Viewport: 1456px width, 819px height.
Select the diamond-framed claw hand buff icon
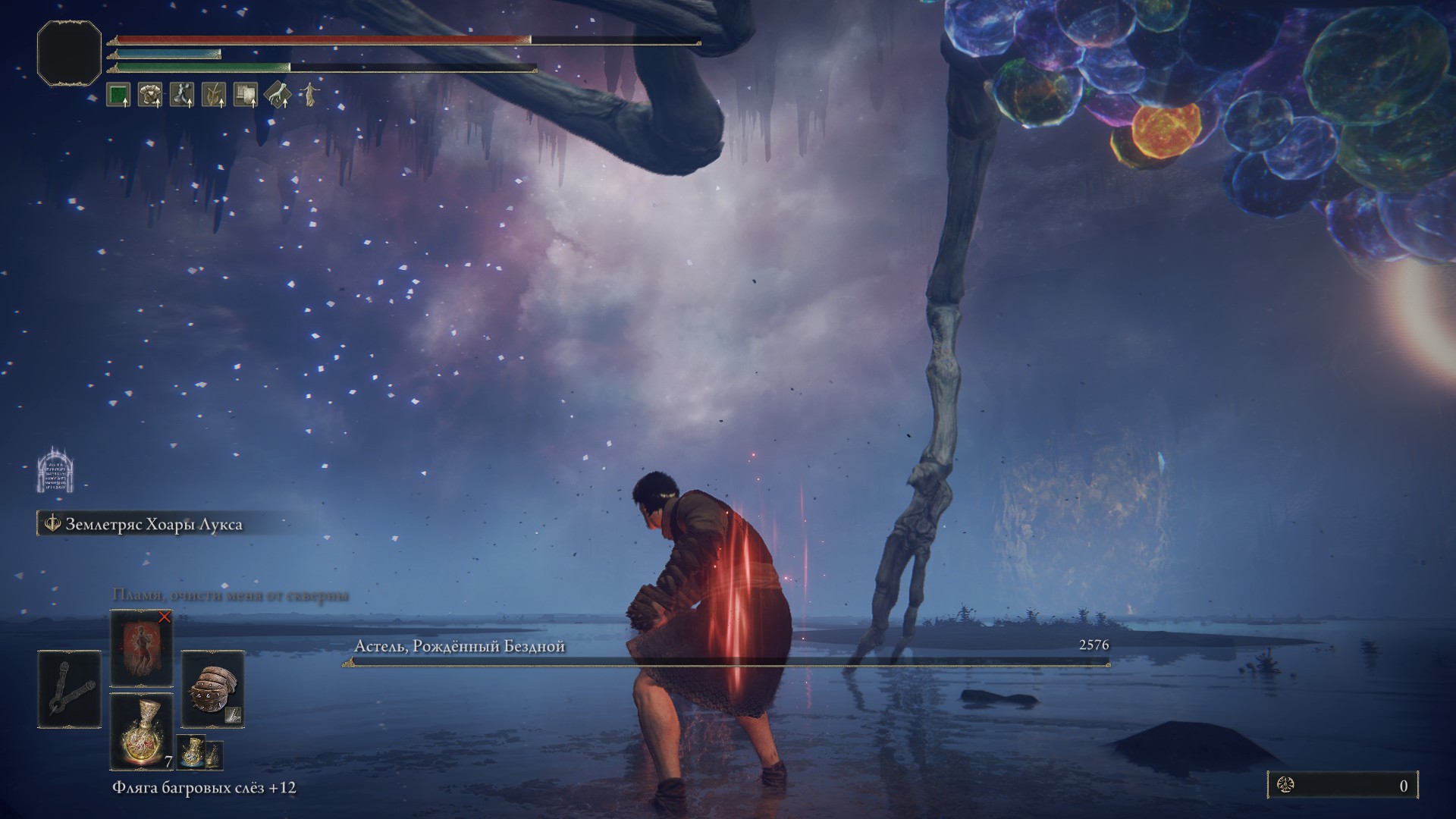tap(278, 95)
